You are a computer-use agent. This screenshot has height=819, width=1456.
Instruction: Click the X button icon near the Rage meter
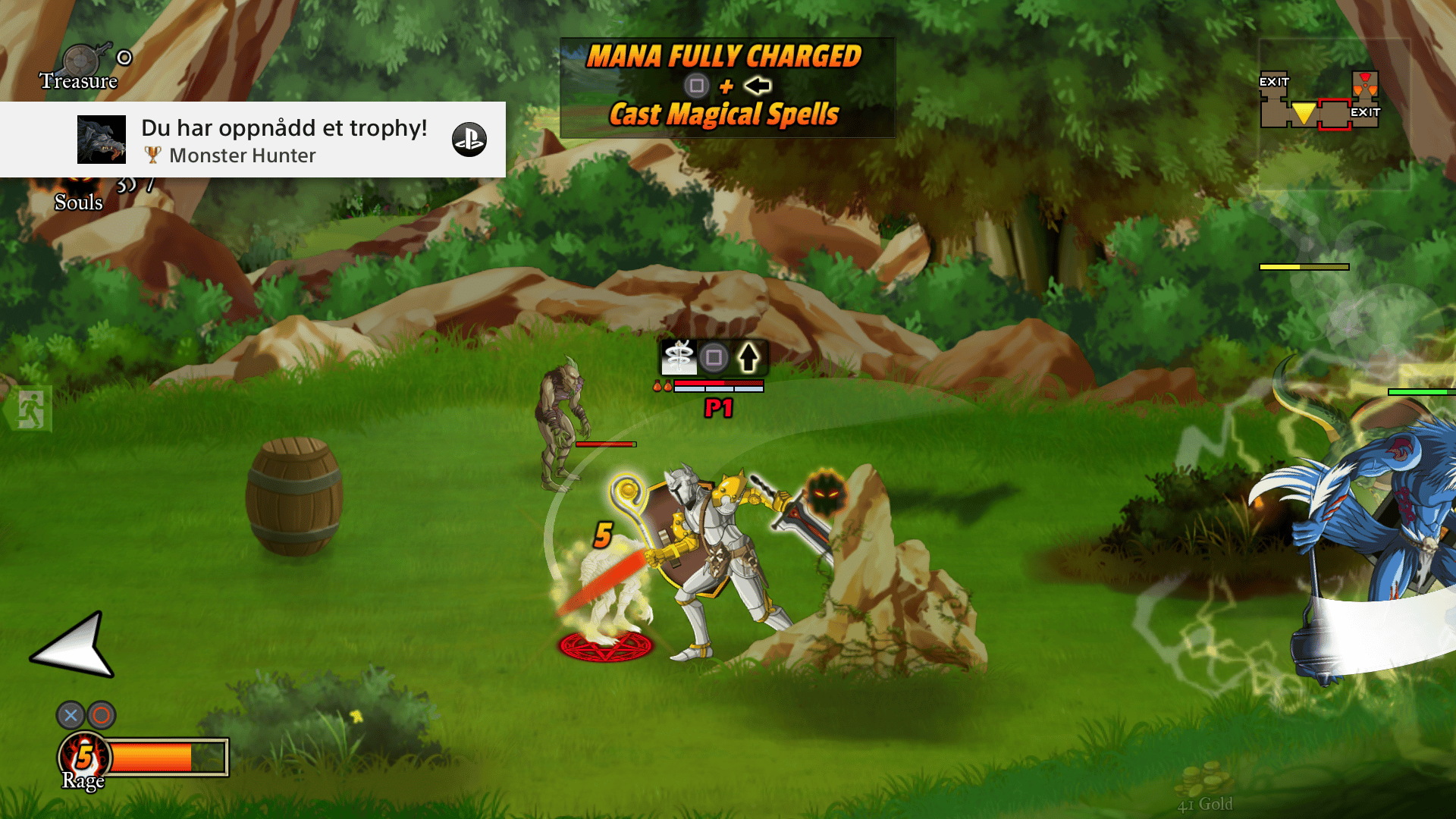pos(70,715)
